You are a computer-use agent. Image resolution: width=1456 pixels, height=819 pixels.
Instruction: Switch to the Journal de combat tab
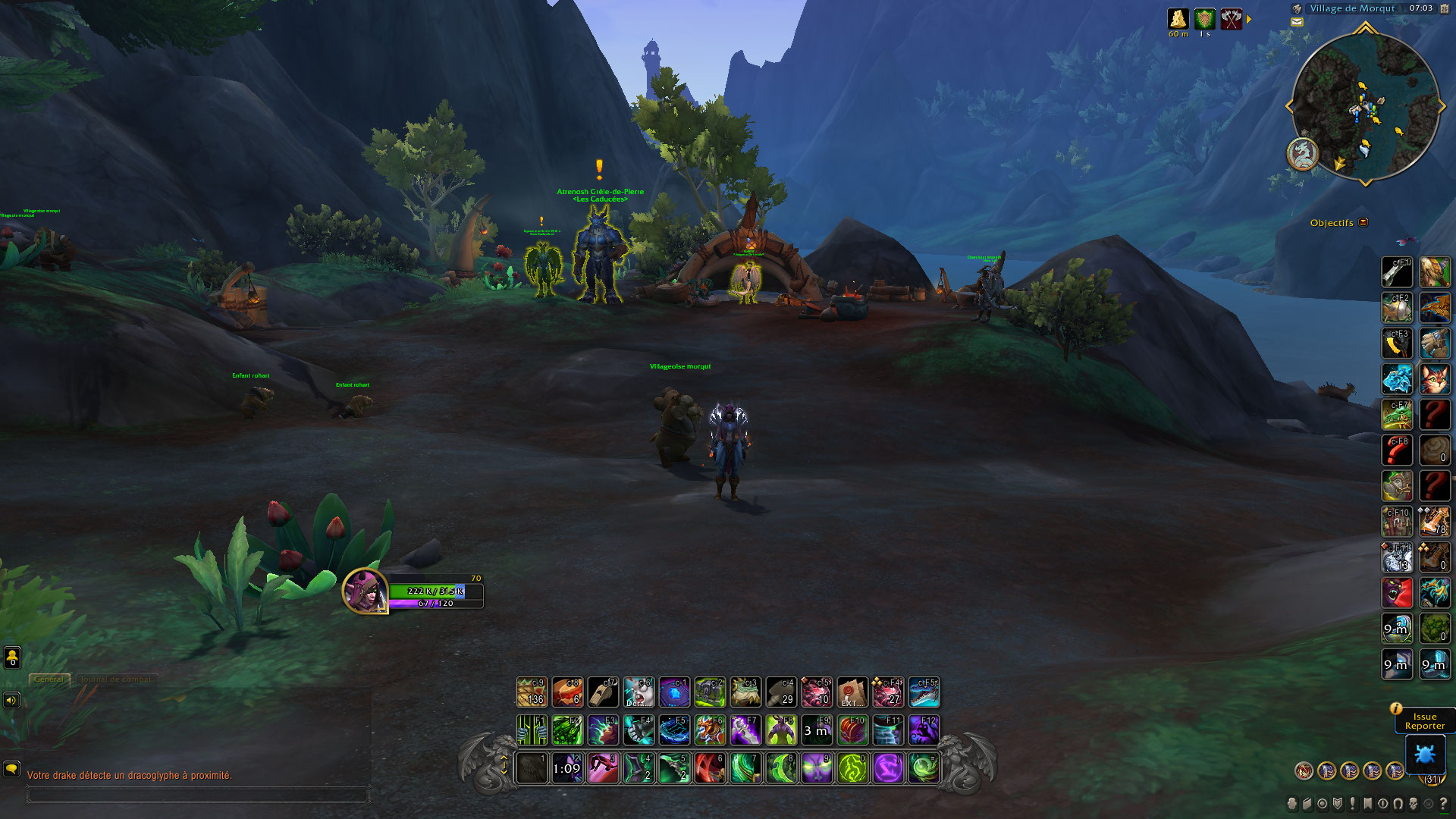click(118, 679)
